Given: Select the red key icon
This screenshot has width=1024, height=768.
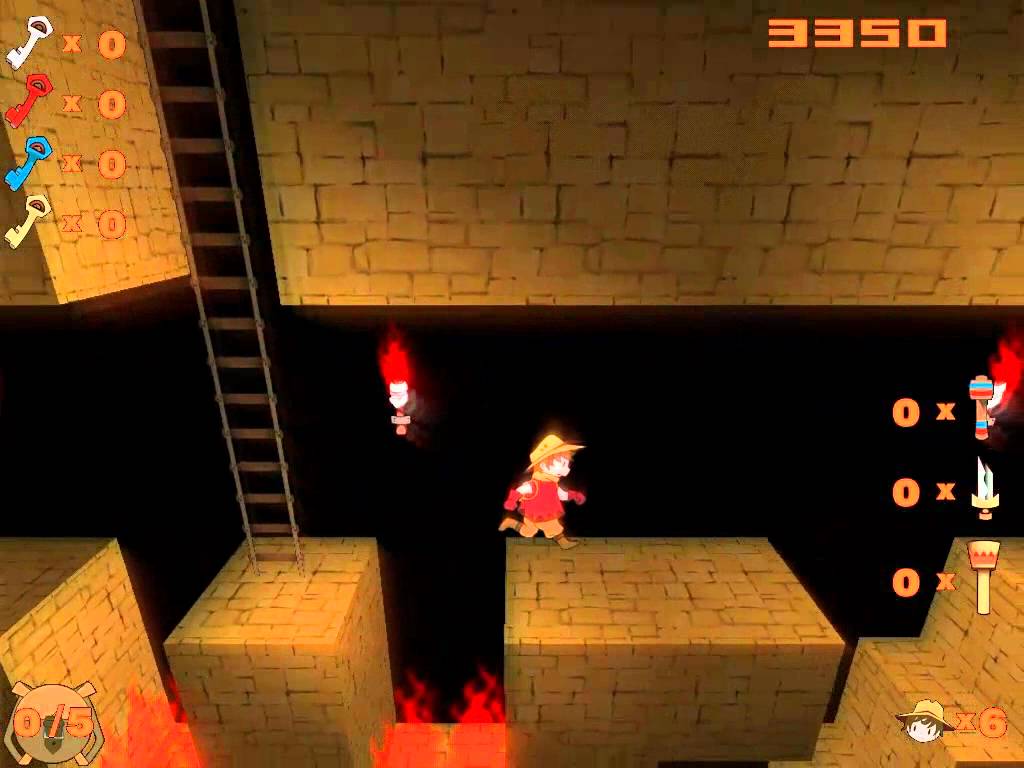Looking at the screenshot, I should pos(28,100).
